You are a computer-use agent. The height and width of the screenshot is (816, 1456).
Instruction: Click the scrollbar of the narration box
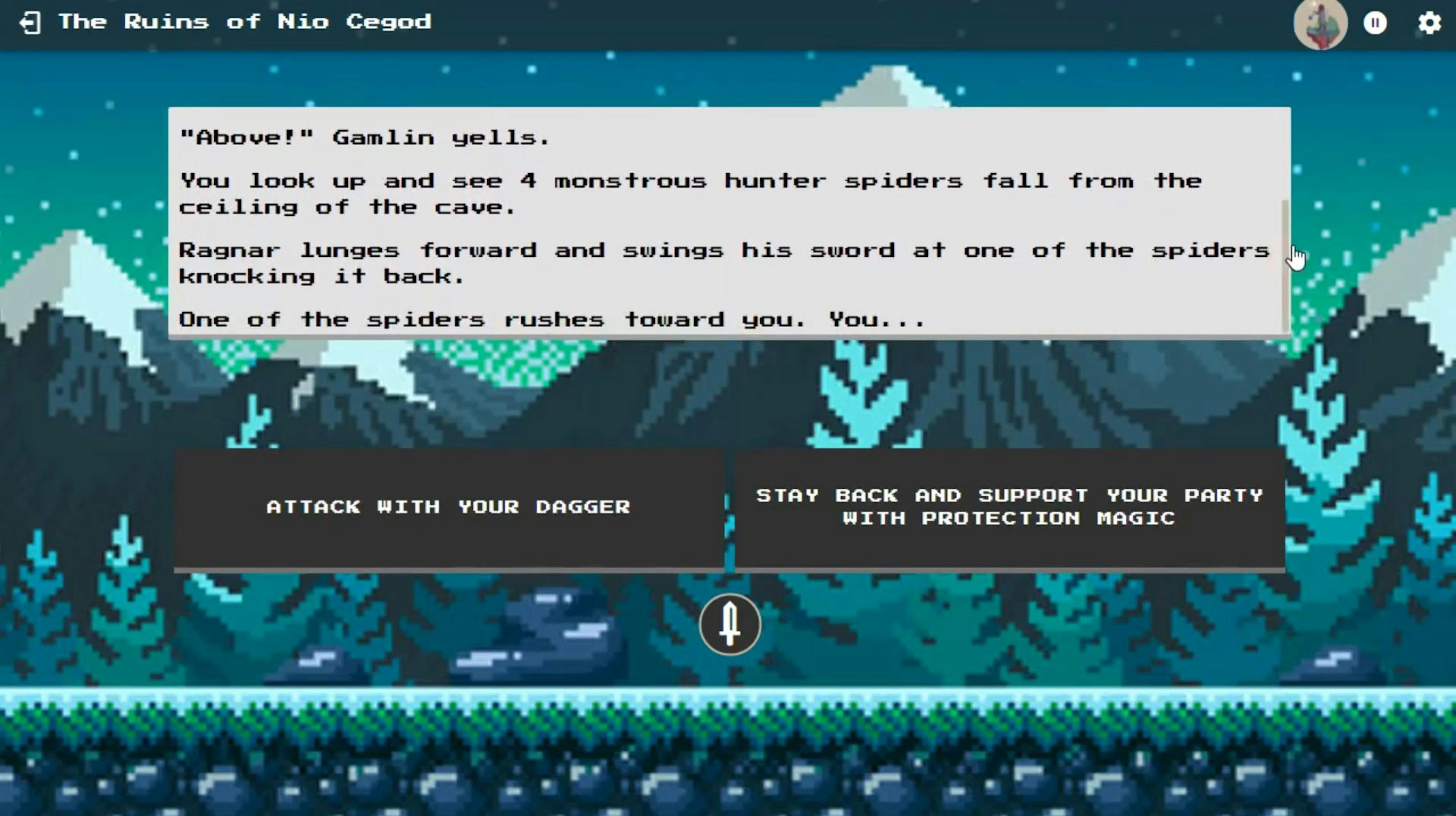click(x=1285, y=265)
